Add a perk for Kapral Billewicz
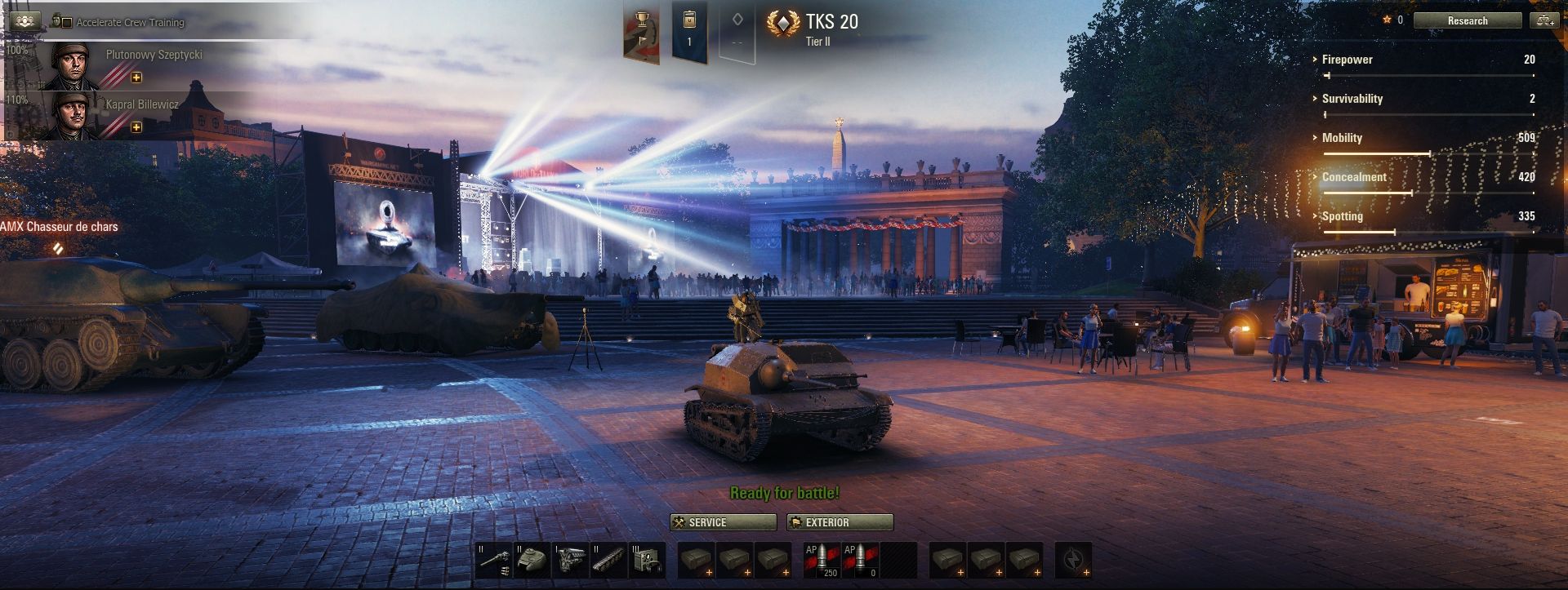This screenshot has height=590, width=1568. pyautogui.click(x=136, y=127)
